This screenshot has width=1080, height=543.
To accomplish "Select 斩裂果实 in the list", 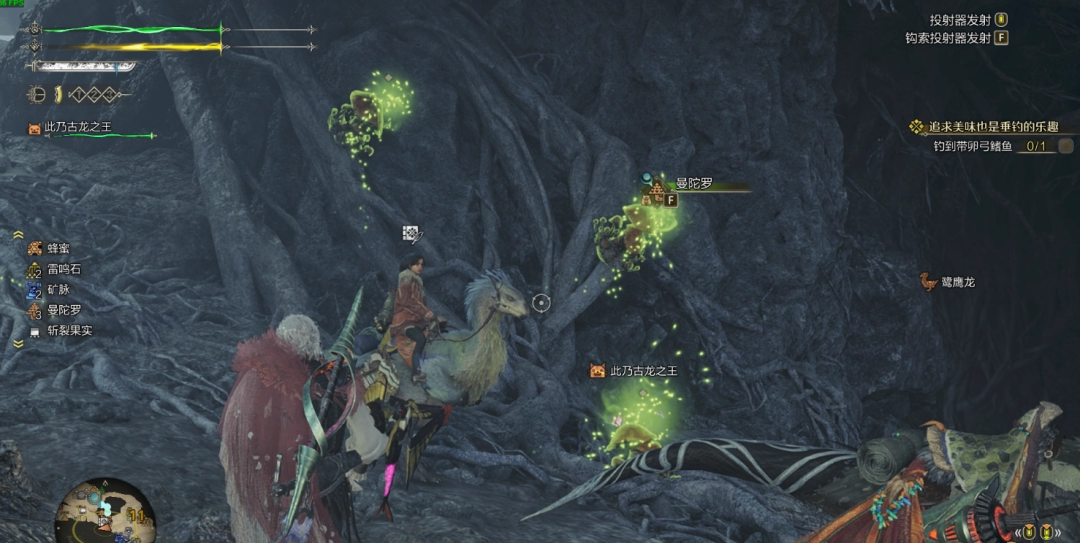I will pyautogui.click(x=68, y=330).
